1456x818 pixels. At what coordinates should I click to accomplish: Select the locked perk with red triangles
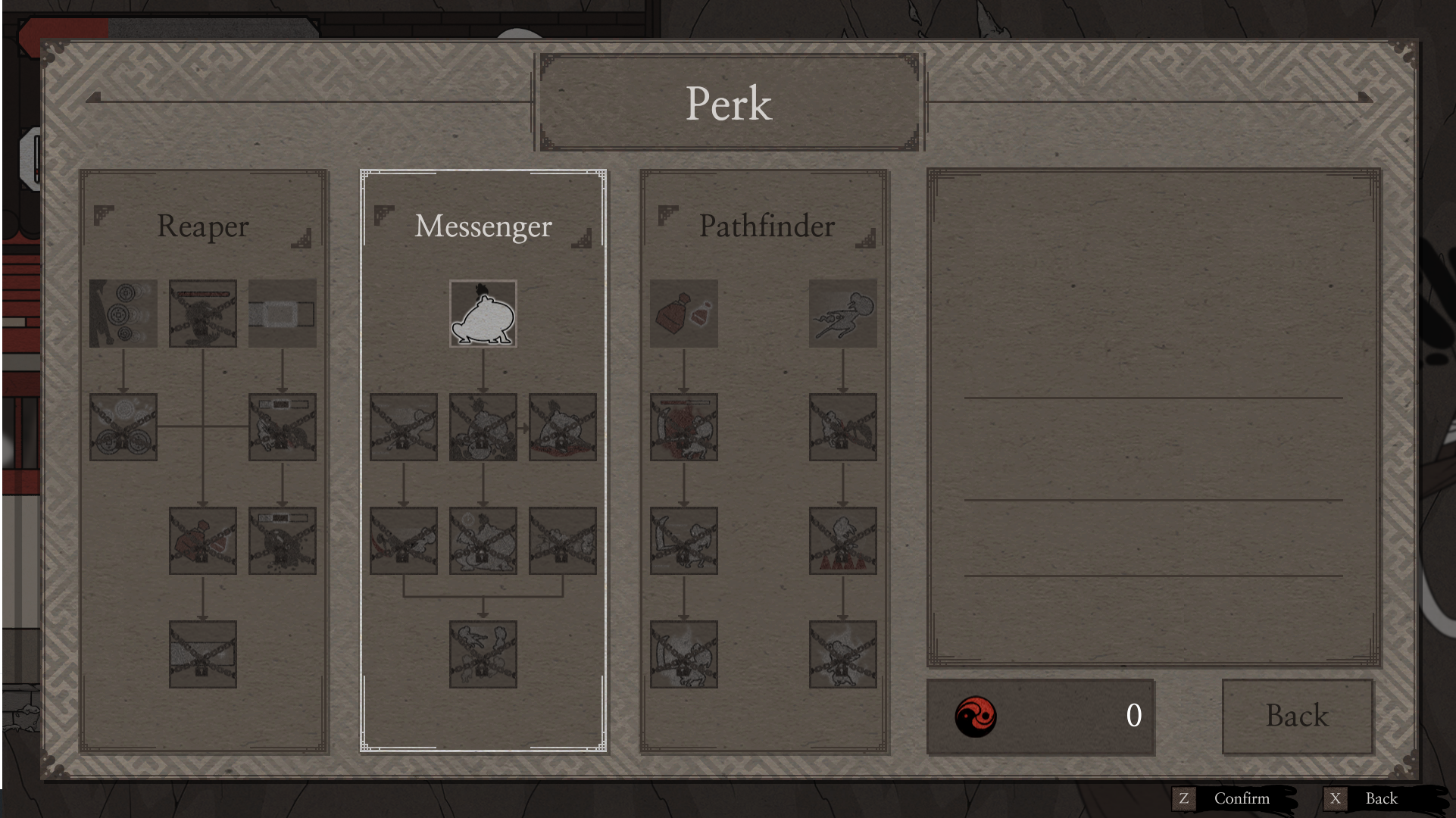pyautogui.click(x=843, y=540)
